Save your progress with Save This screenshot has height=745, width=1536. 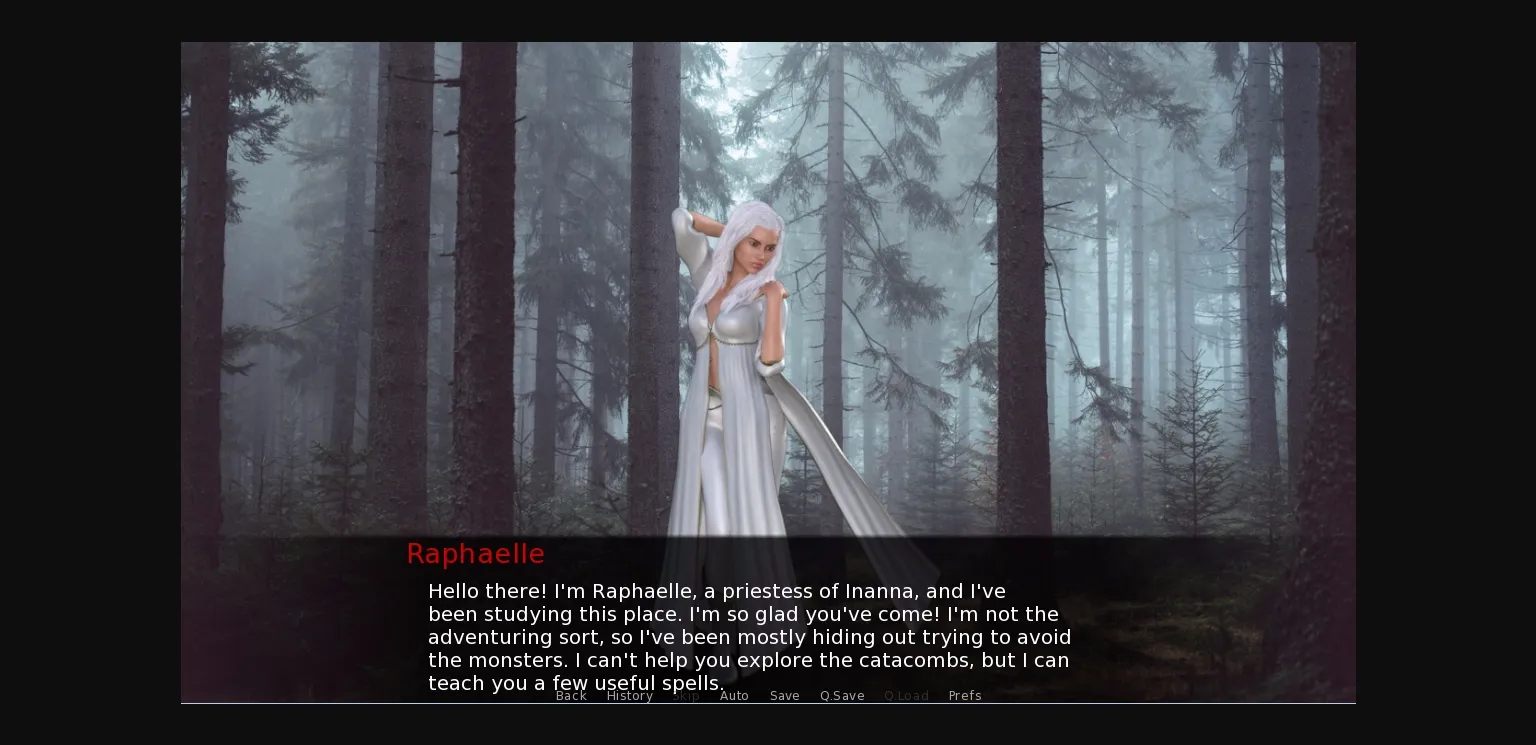(784, 696)
